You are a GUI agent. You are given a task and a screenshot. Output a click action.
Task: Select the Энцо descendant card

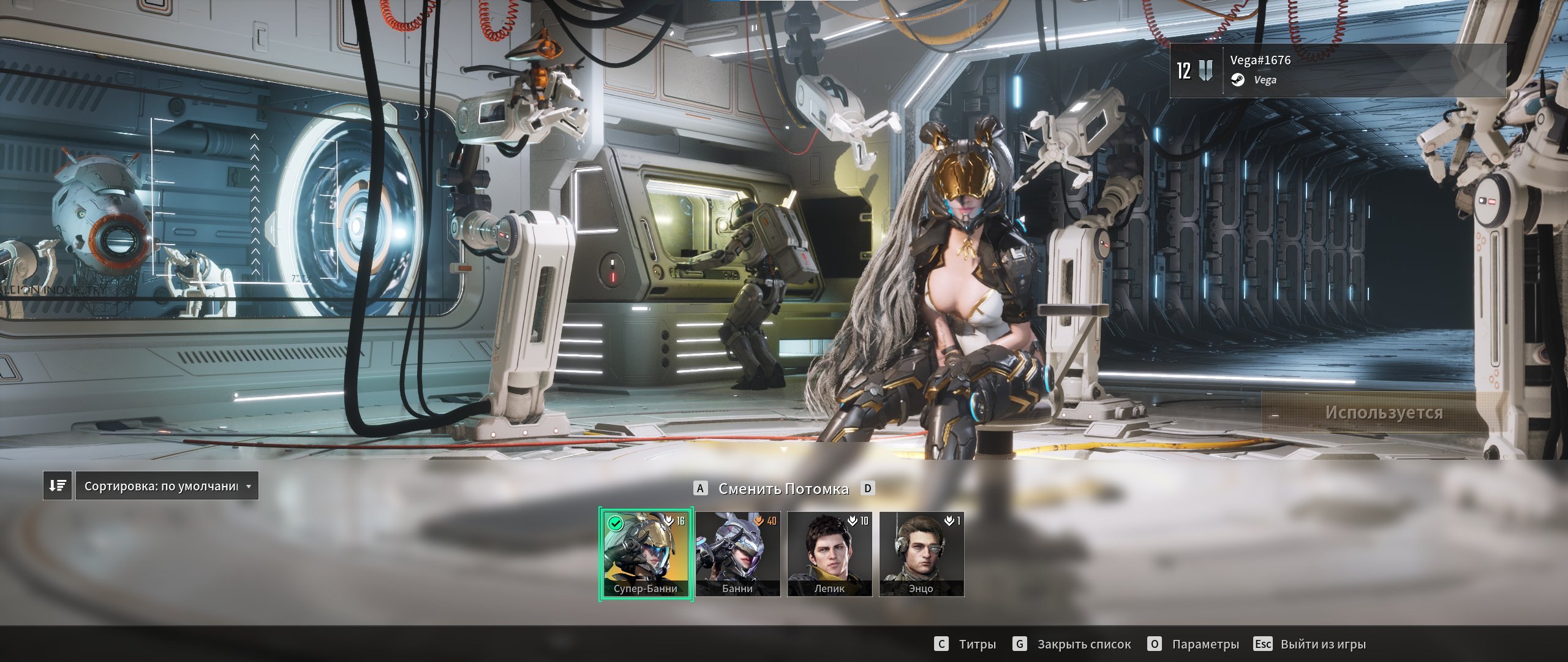click(x=921, y=554)
